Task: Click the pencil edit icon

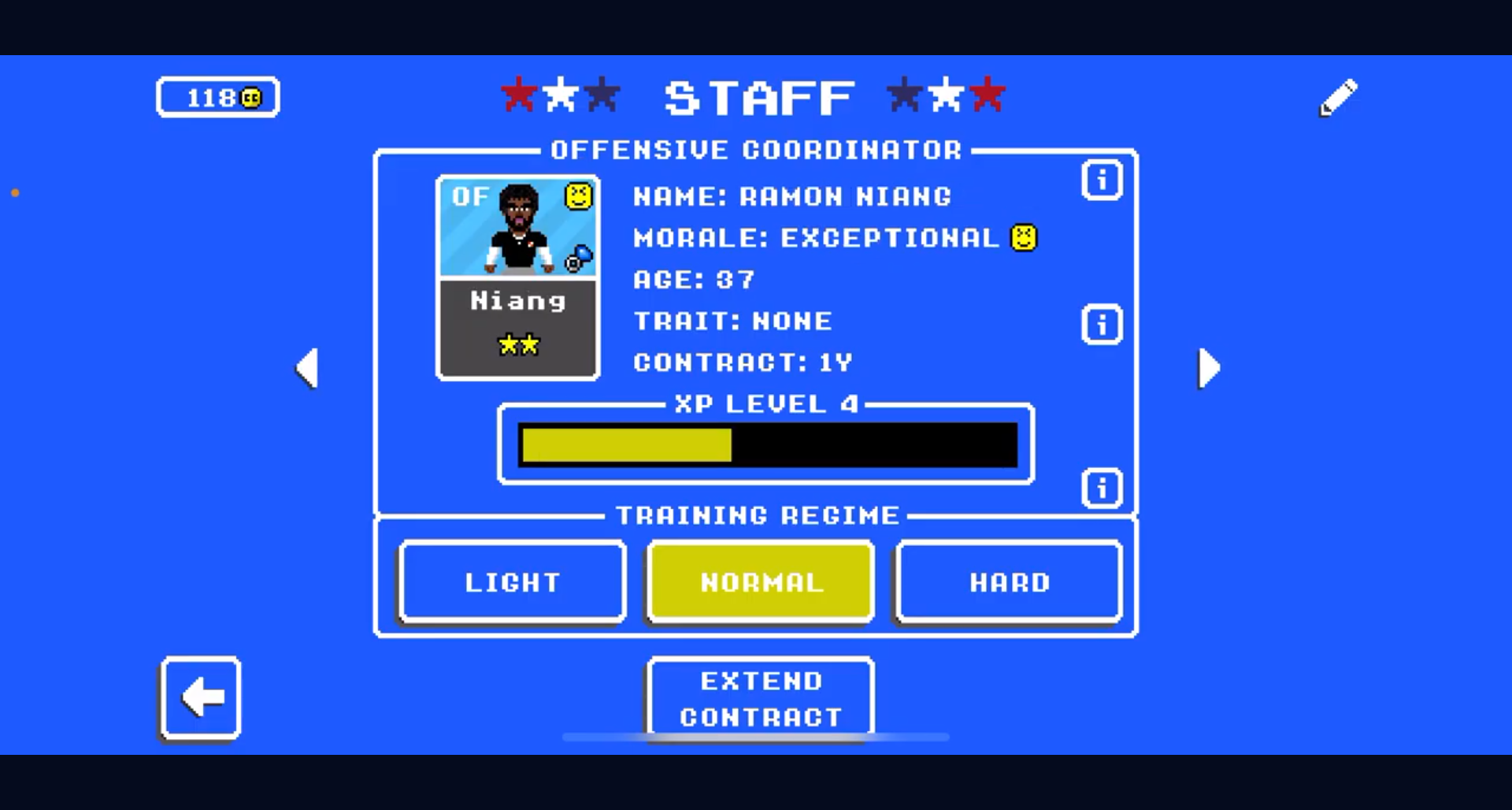Action: tap(1336, 96)
